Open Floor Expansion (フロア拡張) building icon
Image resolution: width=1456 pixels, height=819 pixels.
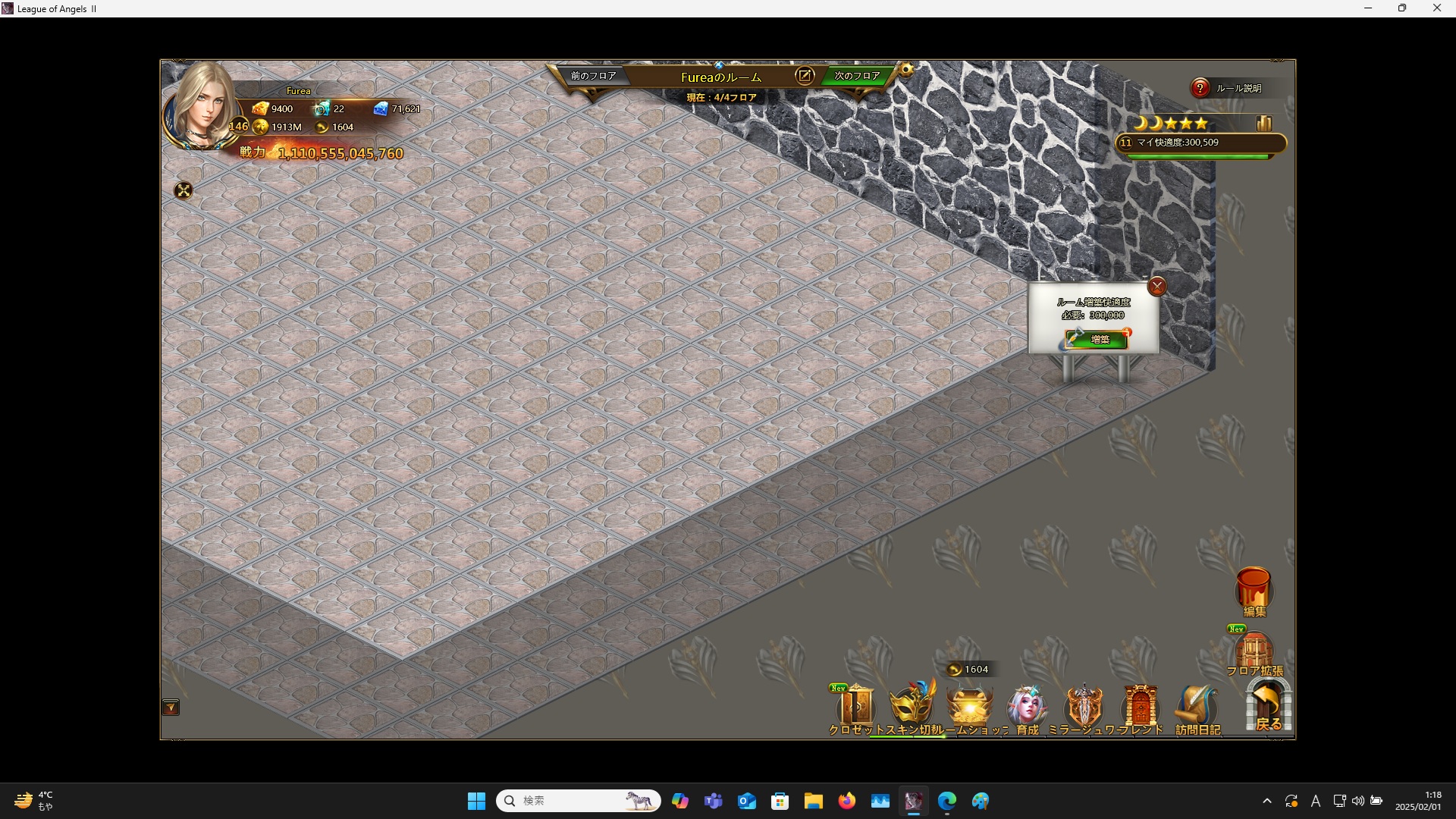point(1254,654)
